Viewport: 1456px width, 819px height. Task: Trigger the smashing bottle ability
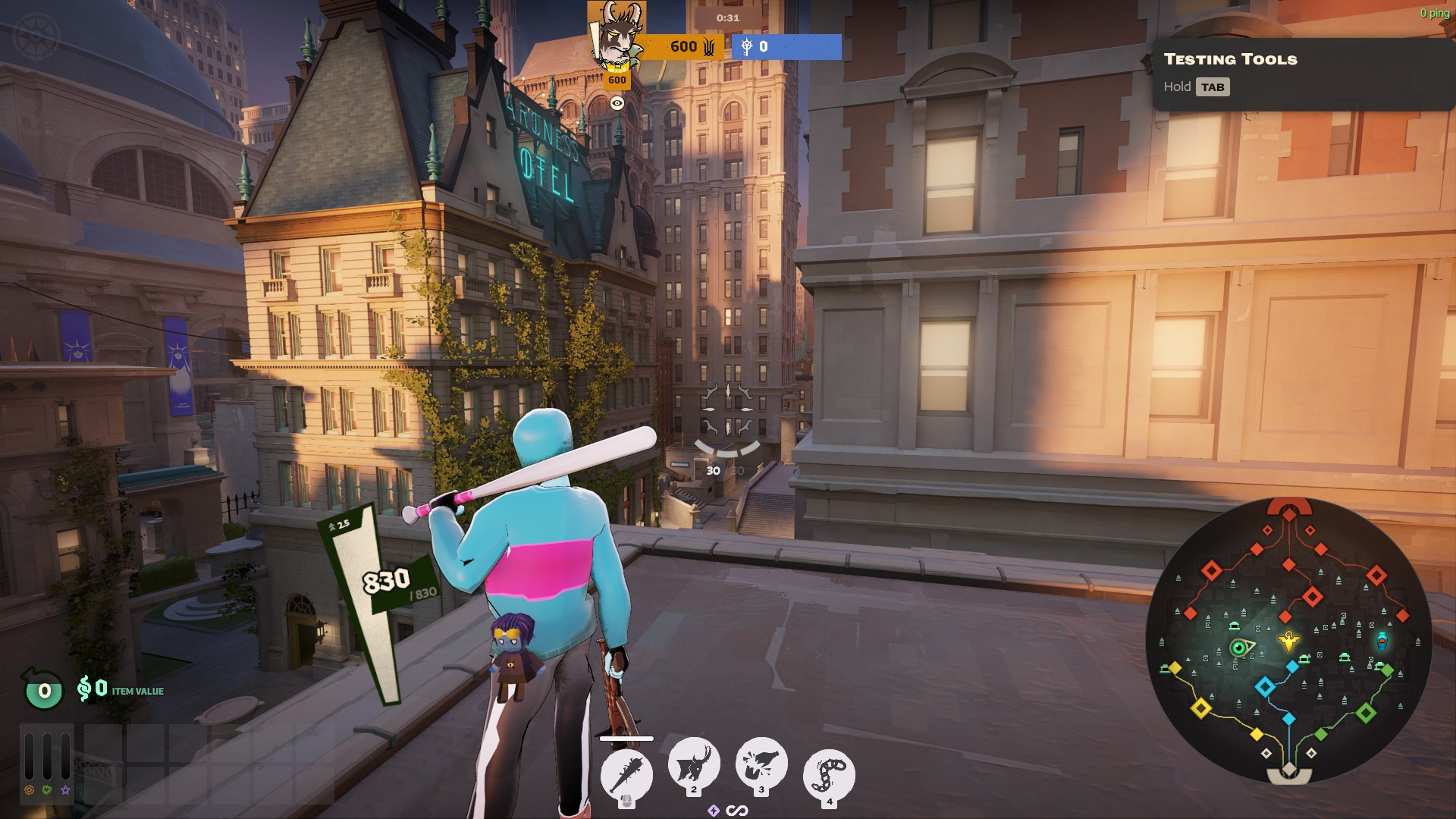point(761,764)
